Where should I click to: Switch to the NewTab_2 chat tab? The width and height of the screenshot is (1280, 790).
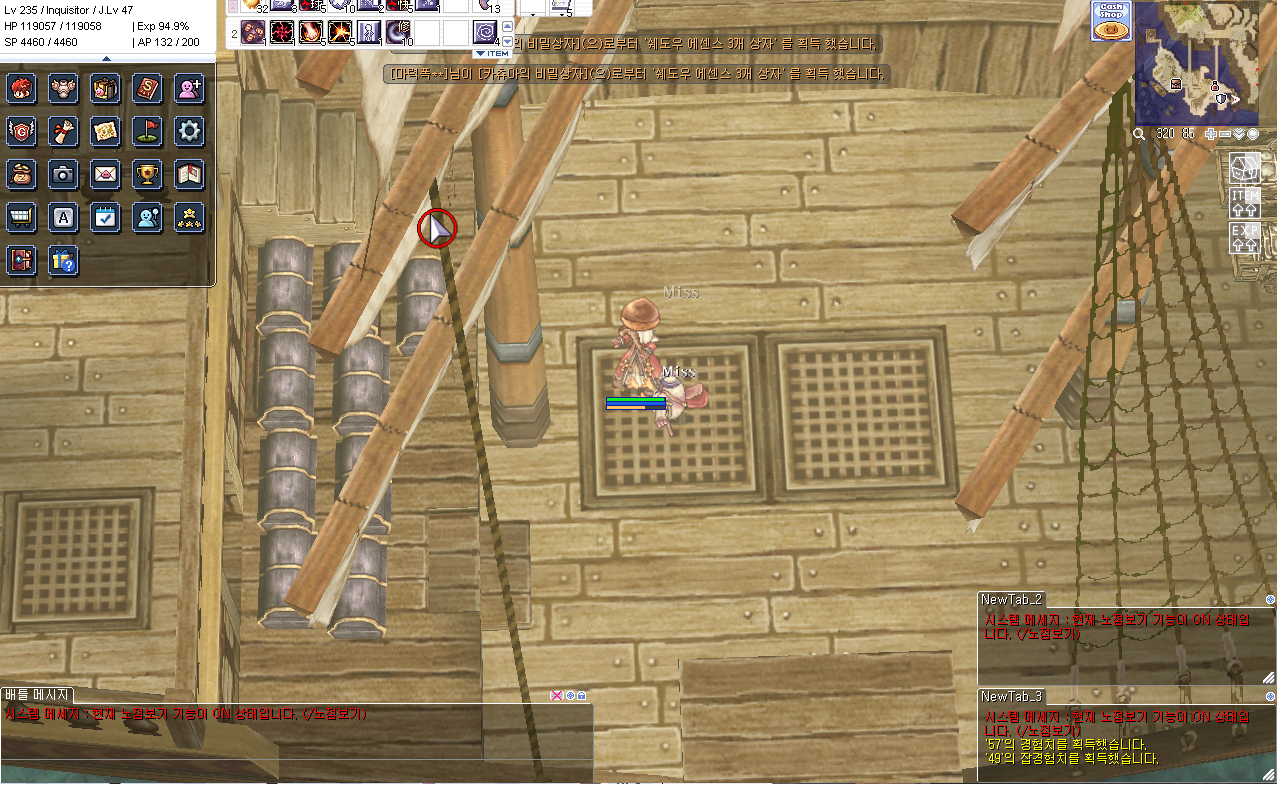[1012, 600]
